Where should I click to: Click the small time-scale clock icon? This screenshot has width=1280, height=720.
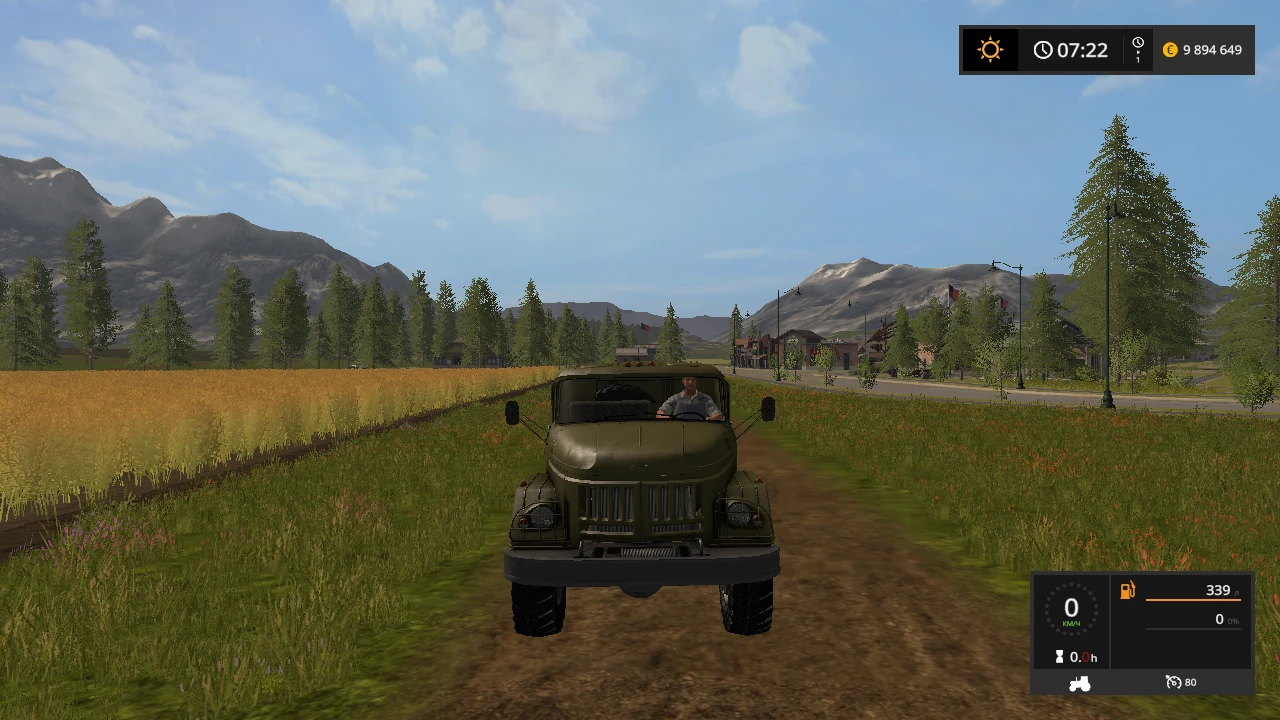1137,43
